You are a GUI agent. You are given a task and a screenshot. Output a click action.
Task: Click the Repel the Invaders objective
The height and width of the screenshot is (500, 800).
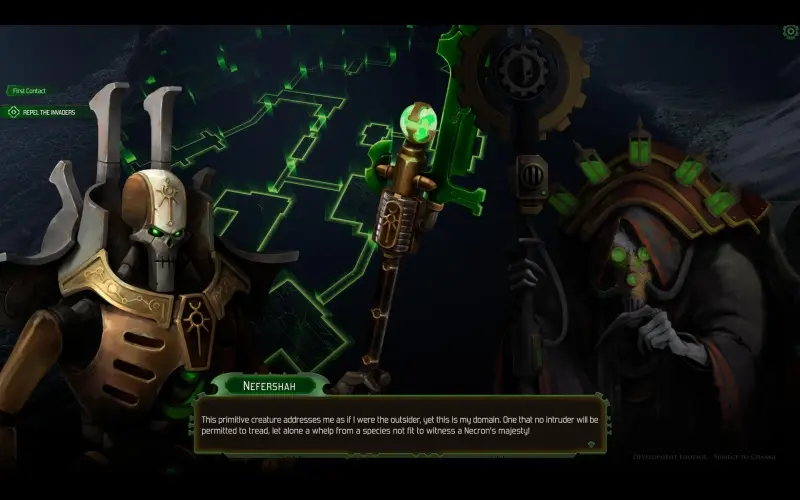48,112
